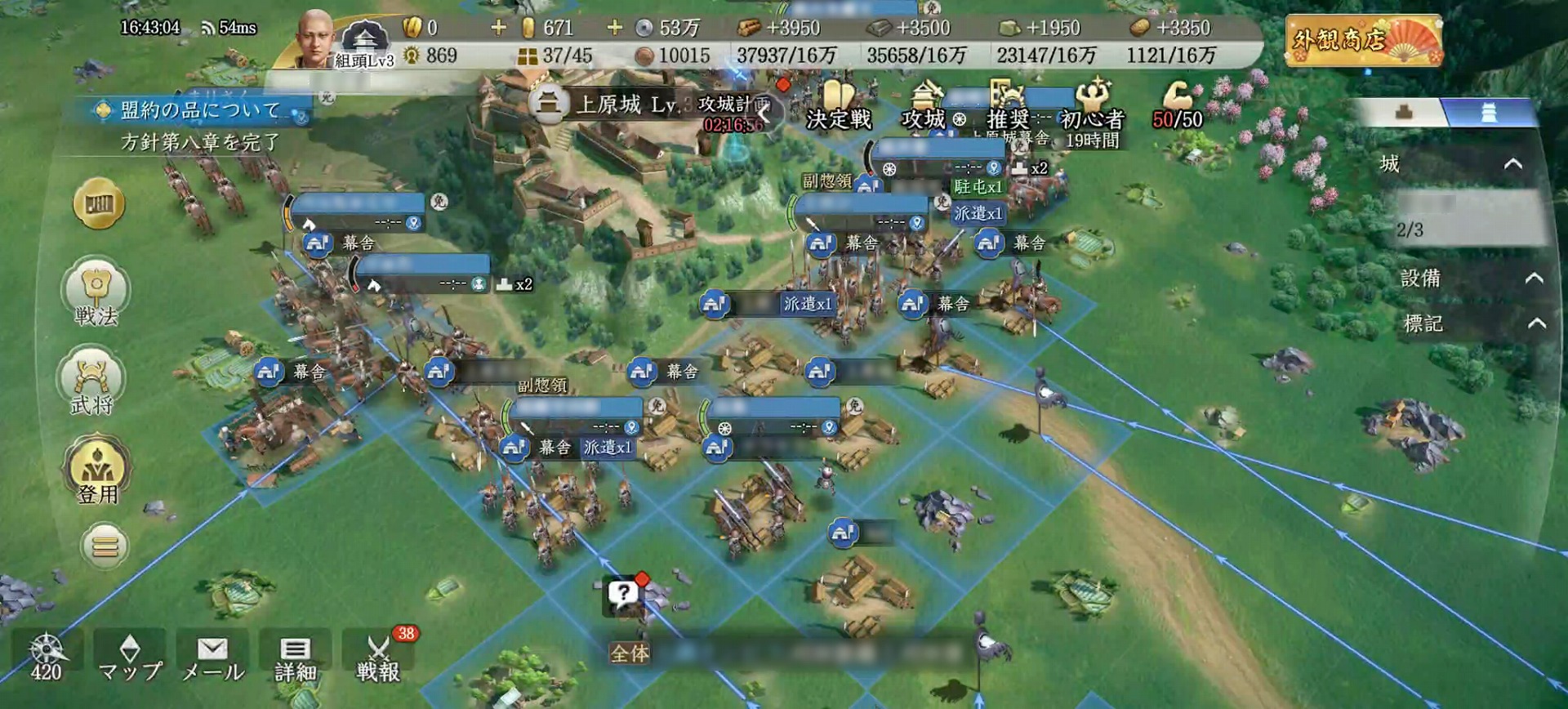The image size is (1568, 709).
Task: Open the 攻城 siege event
Action: point(924,108)
